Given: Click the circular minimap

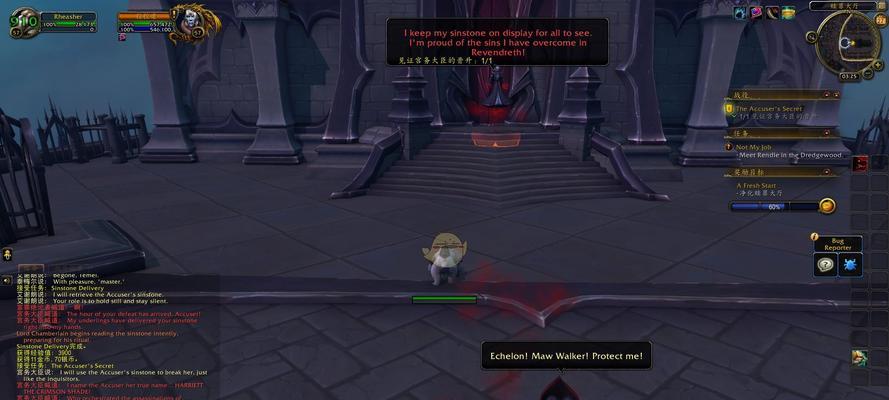Looking at the screenshot, I should (849, 42).
